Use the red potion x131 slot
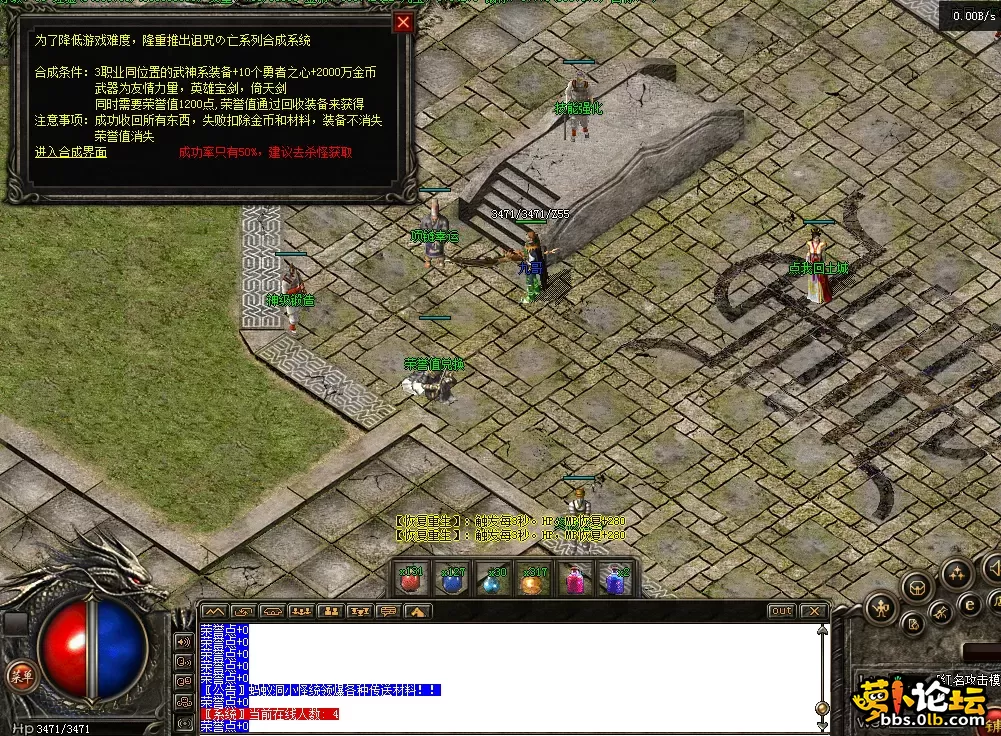1001x736 pixels. point(412,579)
